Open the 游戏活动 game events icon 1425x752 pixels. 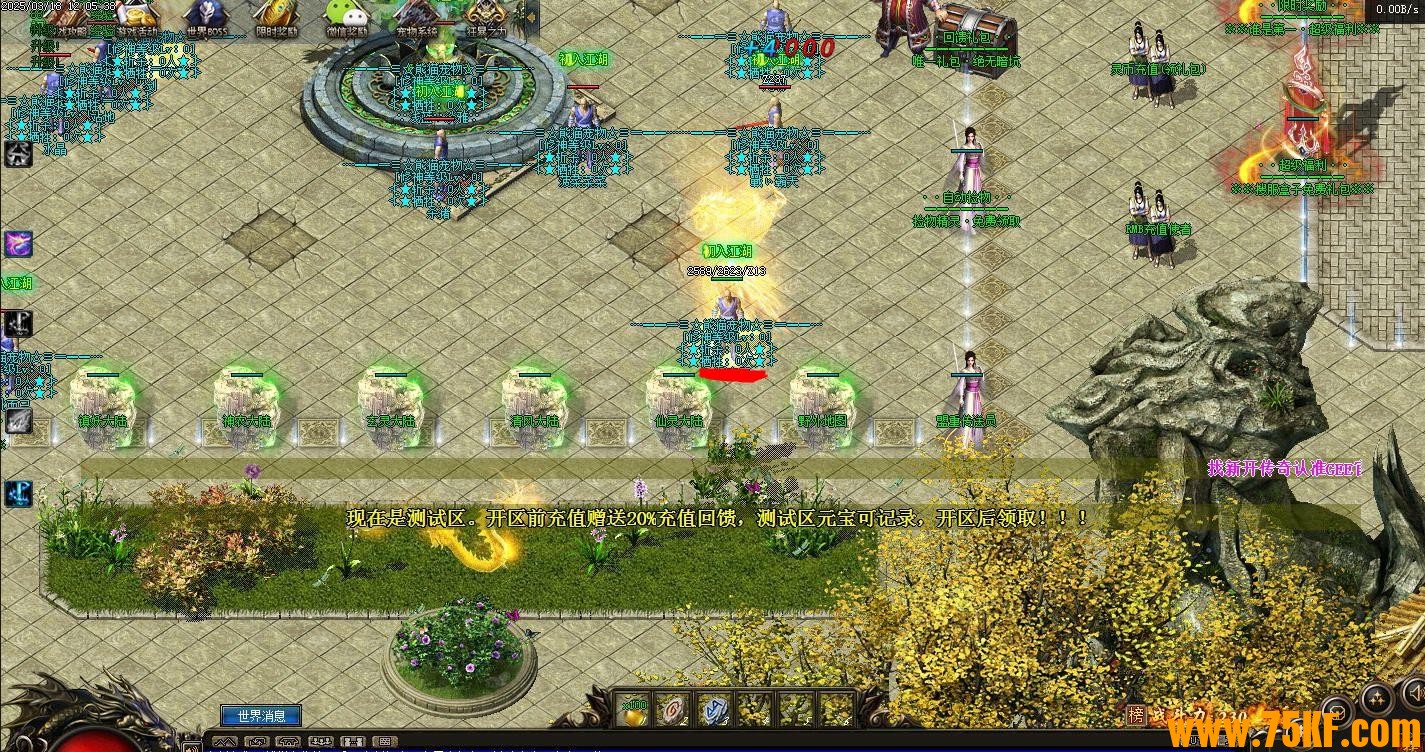[x=137, y=16]
